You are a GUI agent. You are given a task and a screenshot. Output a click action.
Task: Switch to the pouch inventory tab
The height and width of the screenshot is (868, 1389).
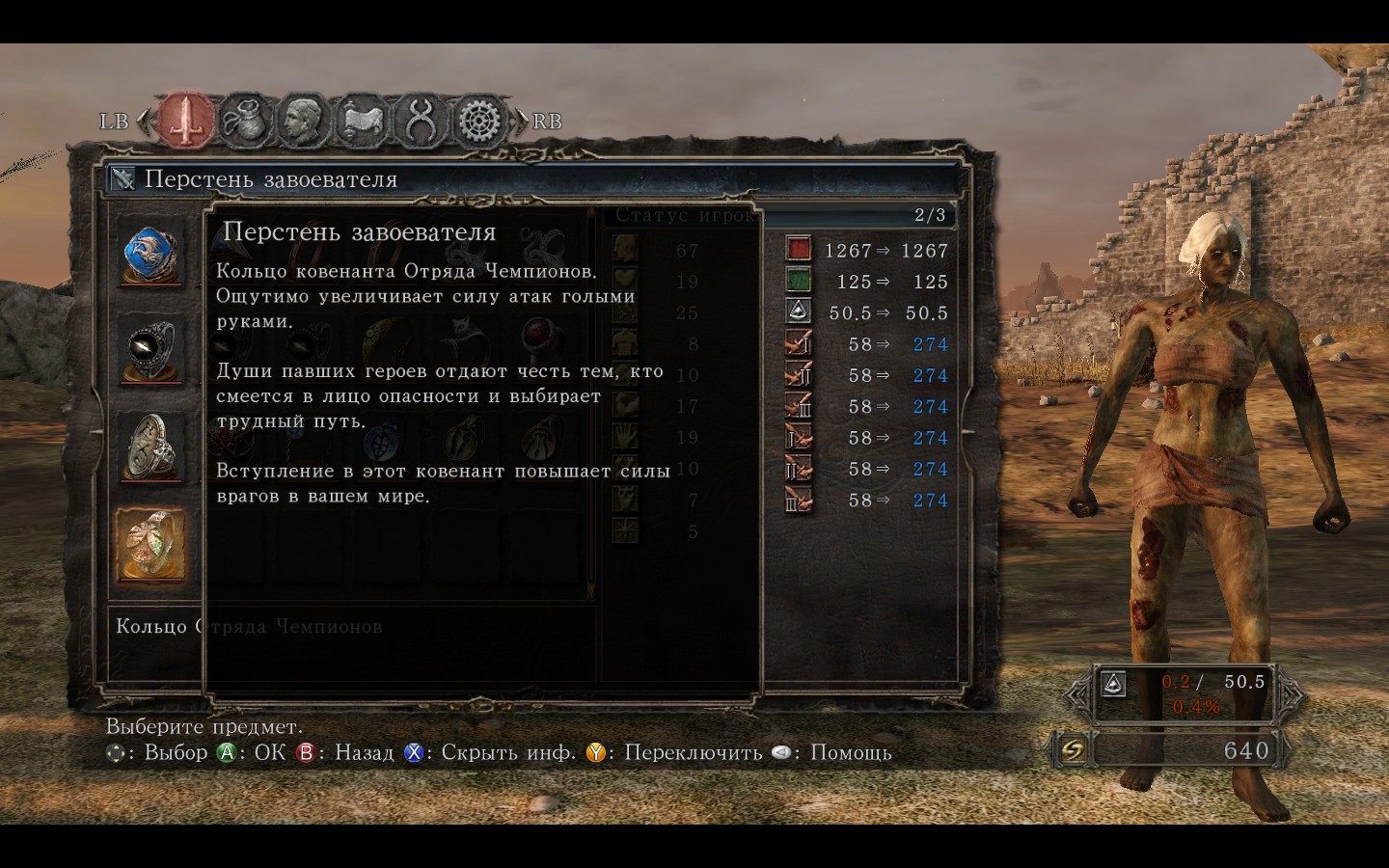(x=245, y=121)
